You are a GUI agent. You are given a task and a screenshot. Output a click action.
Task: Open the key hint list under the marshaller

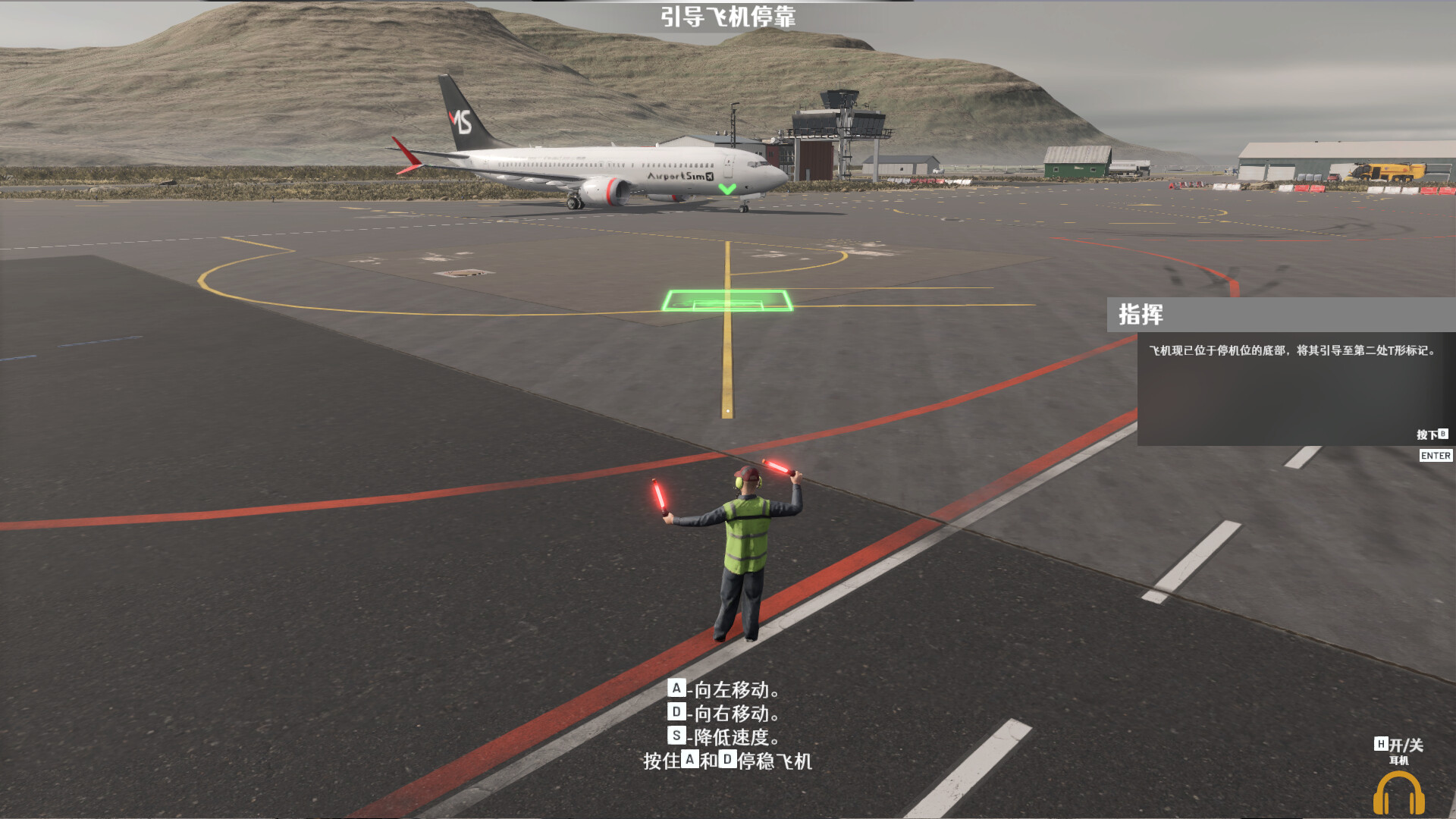tap(728, 724)
